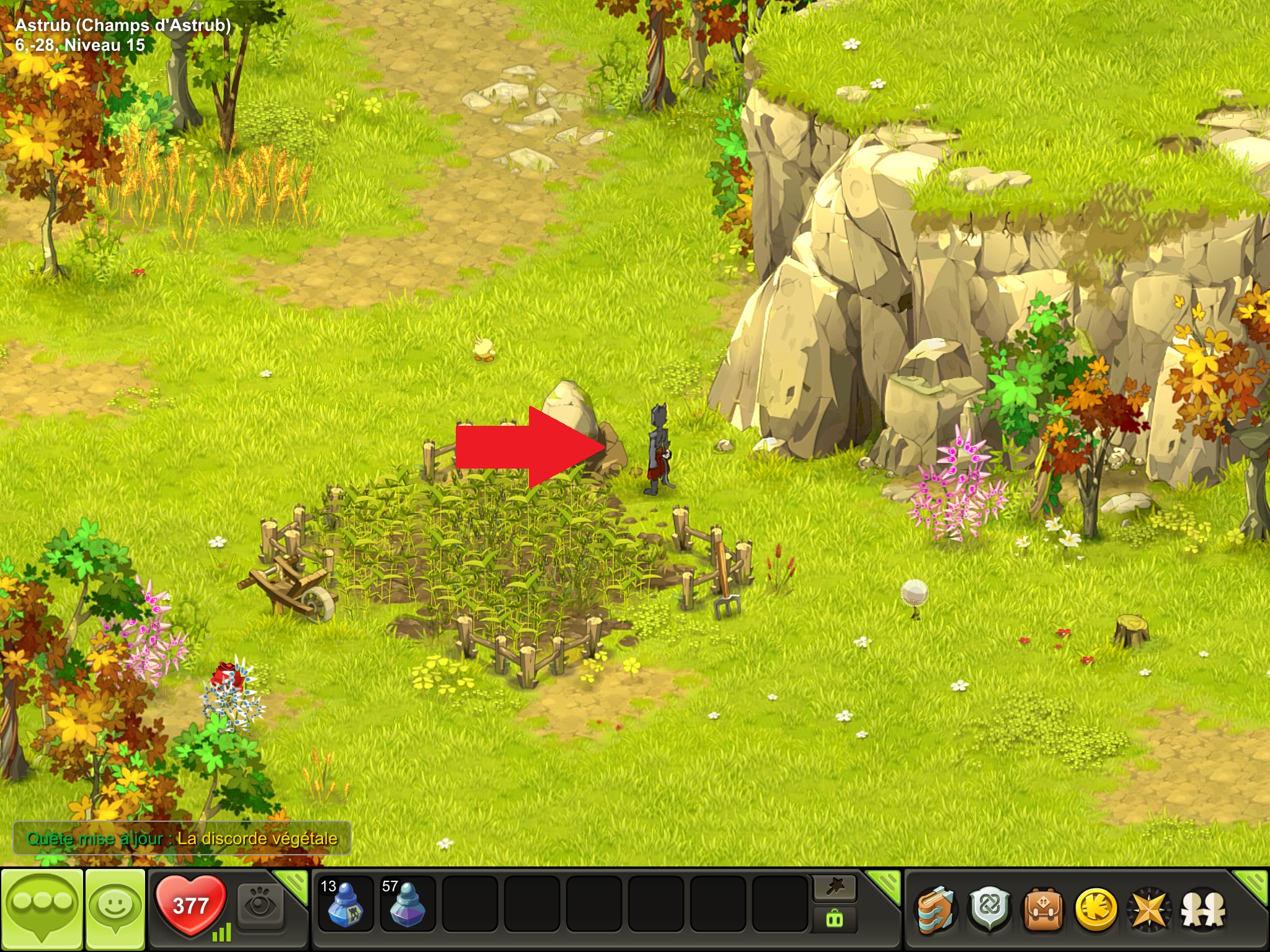Image resolution: width=1270 pixels, height=952 pixels.
Task: Switch shortcut bar to the green bag items tab
Action: [835, 920]
